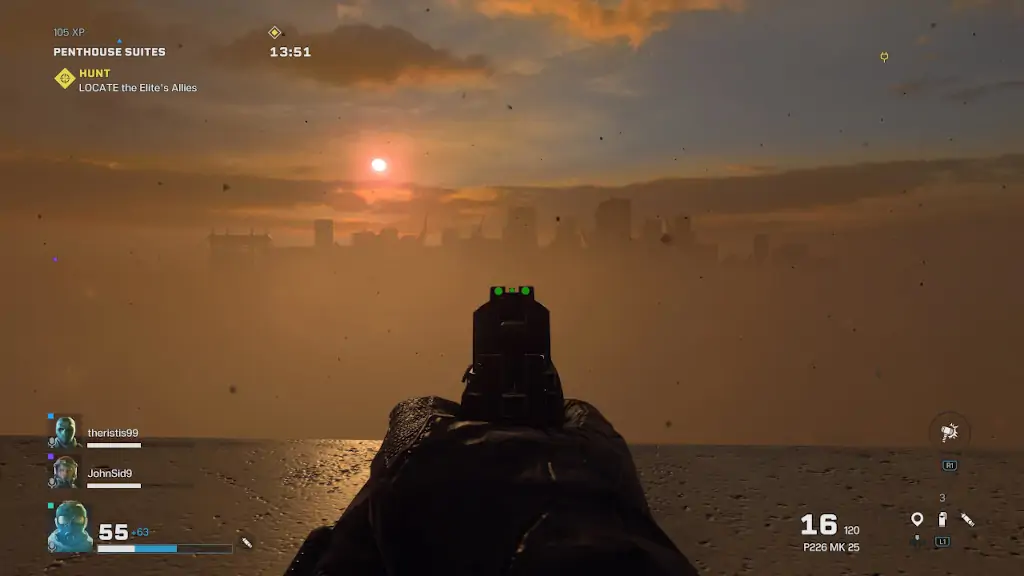
Task: Select teammate JohnSid9's portrait
Action: click(x=67, y=471)
